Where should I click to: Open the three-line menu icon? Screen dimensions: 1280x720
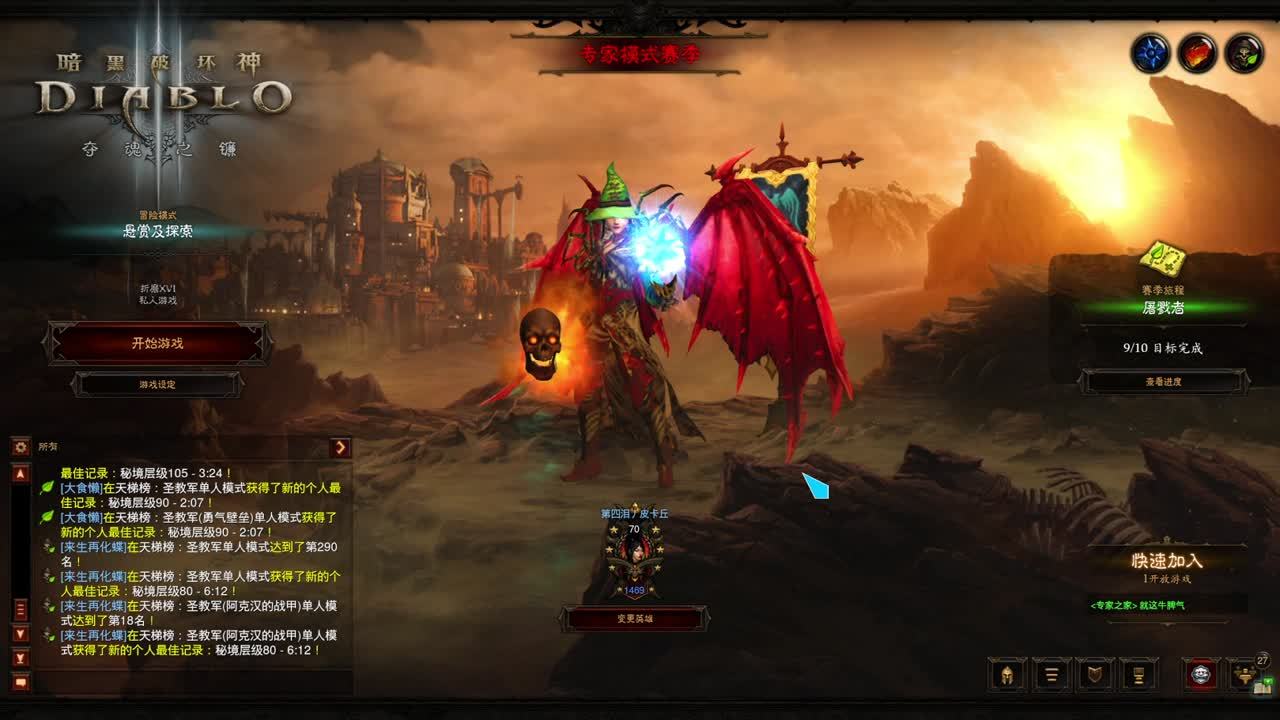click(1051, 674)
